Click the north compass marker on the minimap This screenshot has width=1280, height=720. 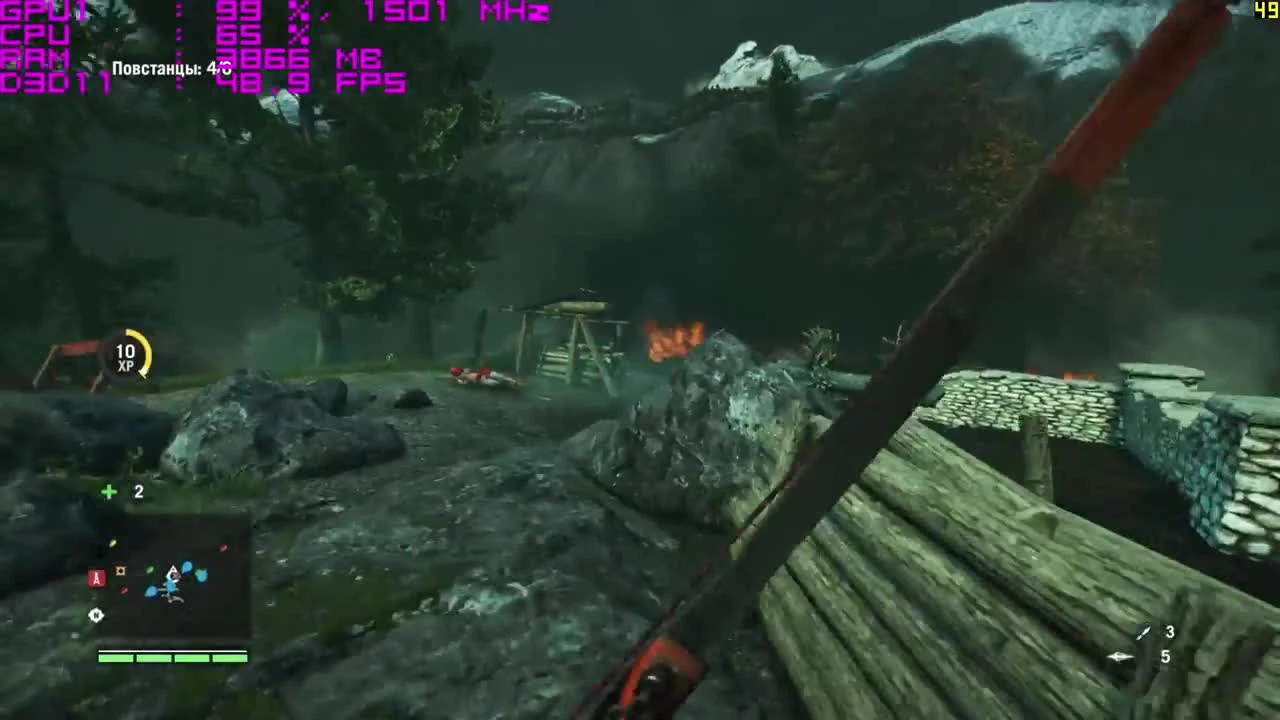(x=97, y=616)
